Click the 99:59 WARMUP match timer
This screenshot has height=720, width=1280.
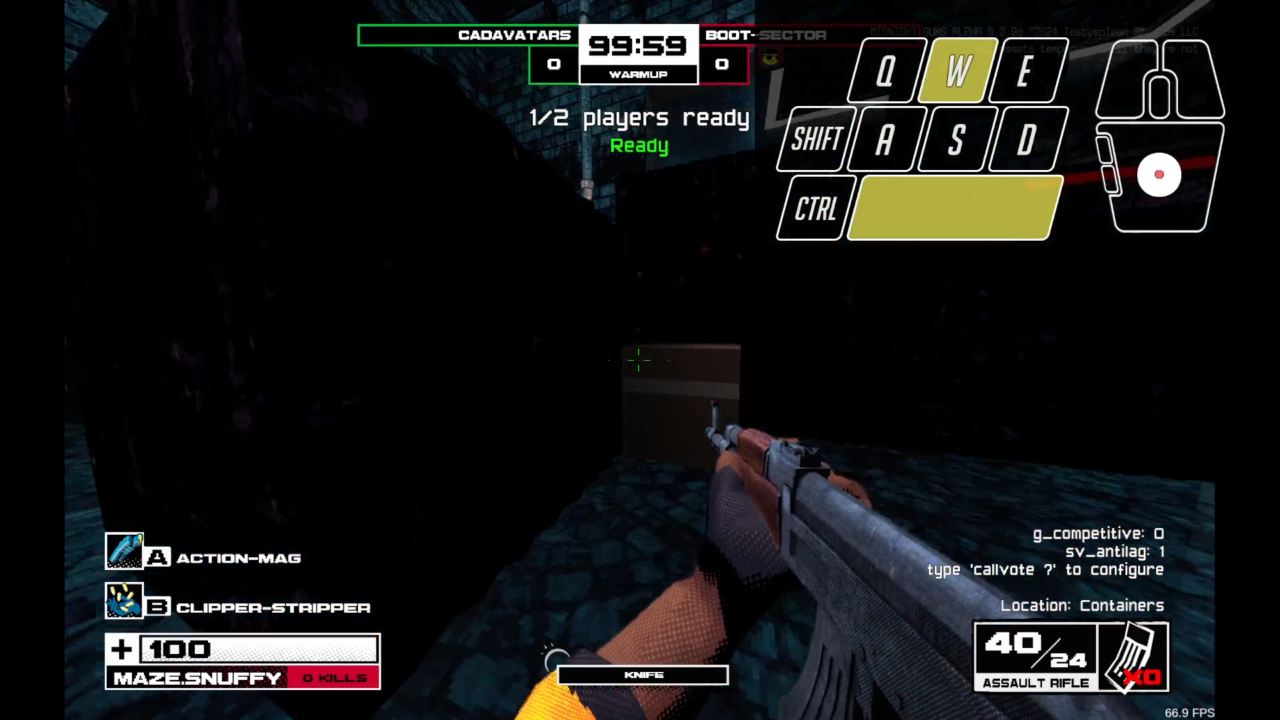639,46
